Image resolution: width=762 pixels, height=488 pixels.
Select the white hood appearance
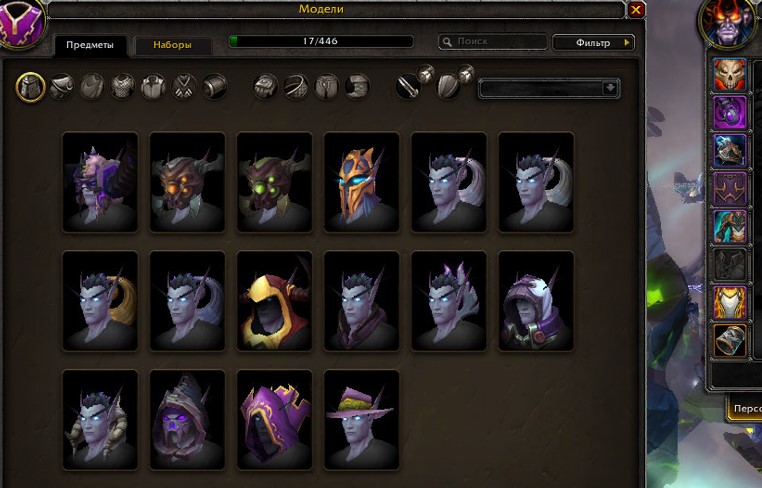point(536,300)
